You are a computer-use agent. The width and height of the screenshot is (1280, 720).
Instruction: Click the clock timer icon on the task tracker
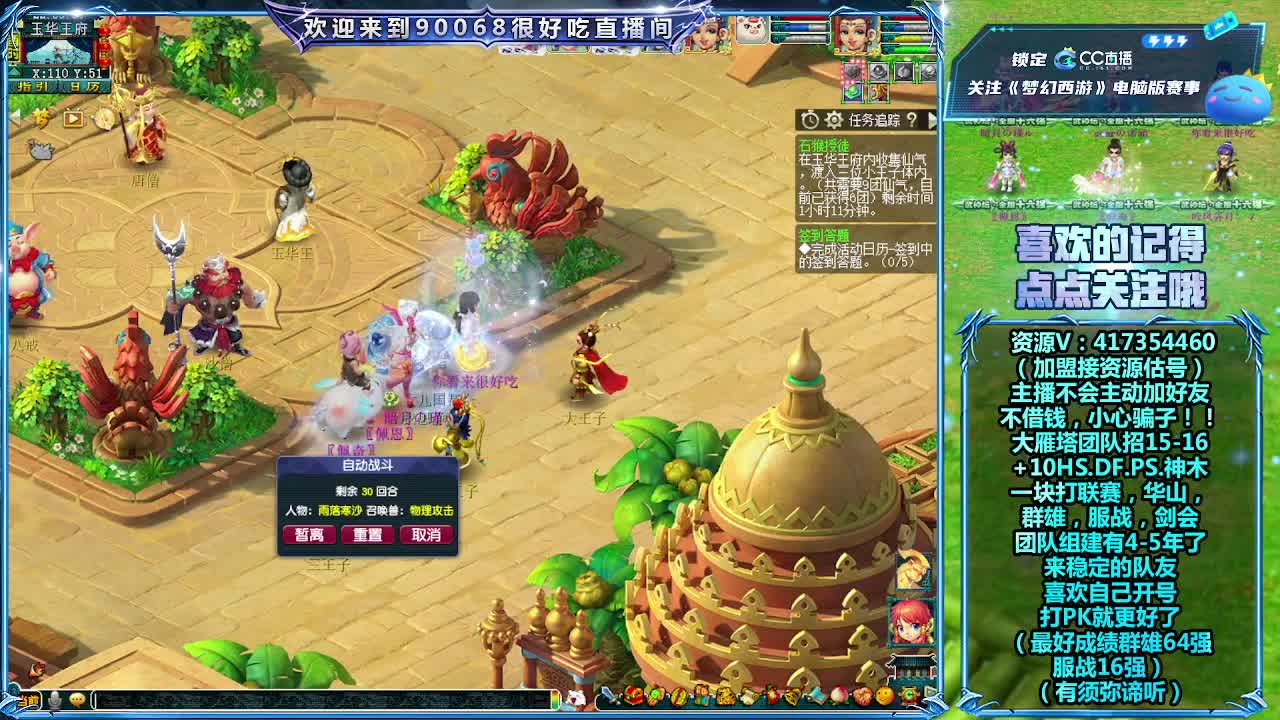(809, 119)
